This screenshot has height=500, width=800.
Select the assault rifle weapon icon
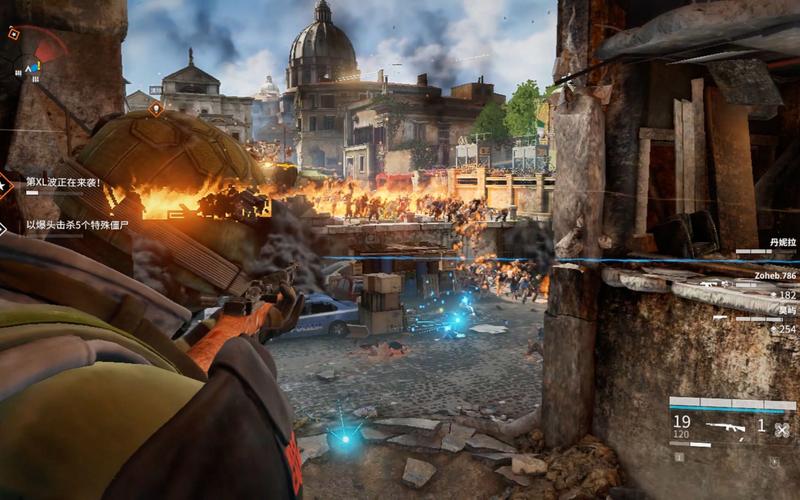tap(723, 428)
